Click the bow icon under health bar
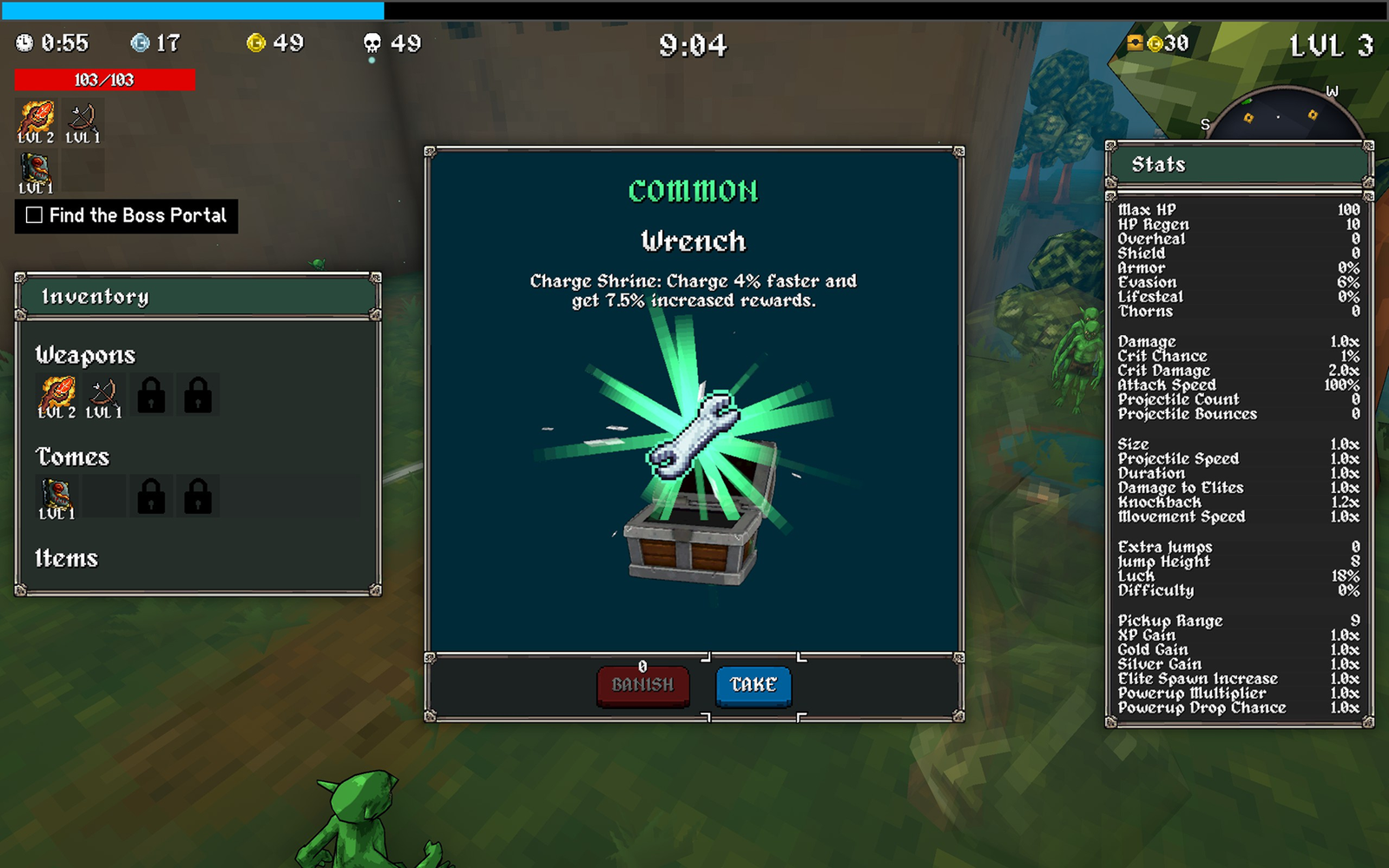 click(x=83, y=121)
